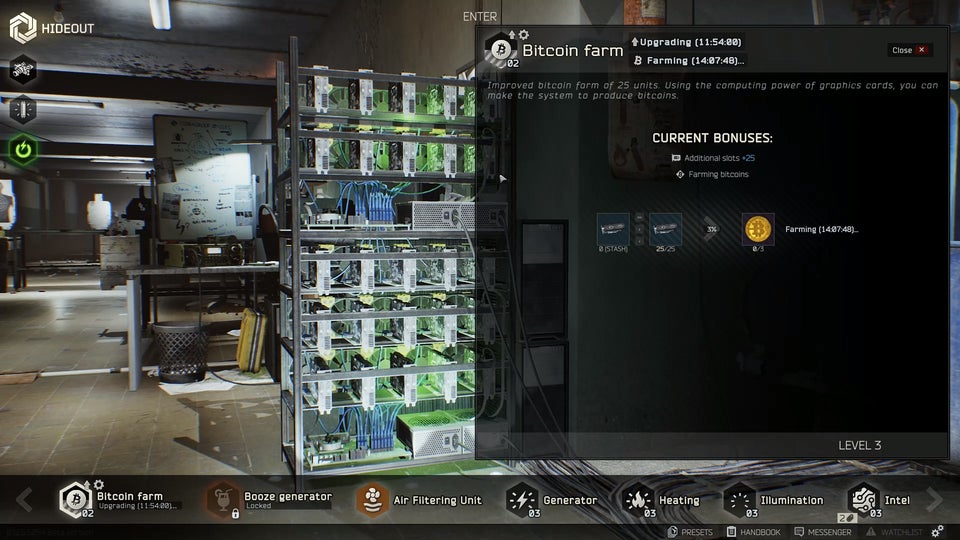Select the Bitcoin farm module in the bar
The width and height of the screenshot is (960, 540).
118,499
